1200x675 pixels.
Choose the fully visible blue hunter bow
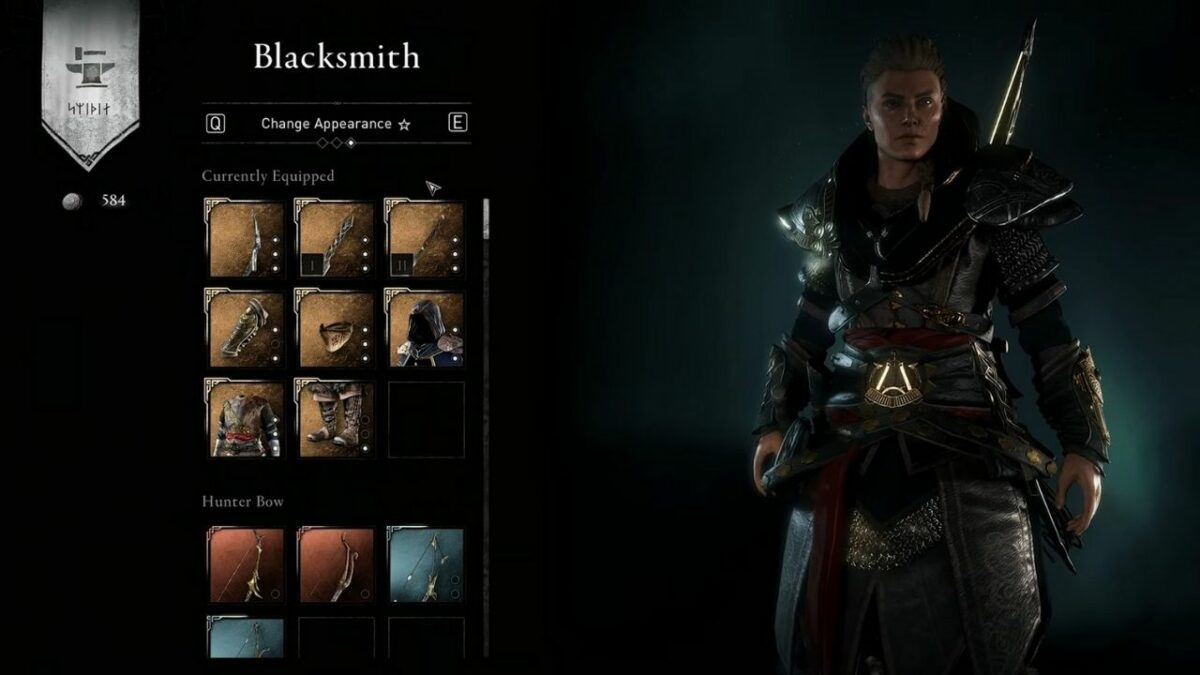(x=426, y=565)
